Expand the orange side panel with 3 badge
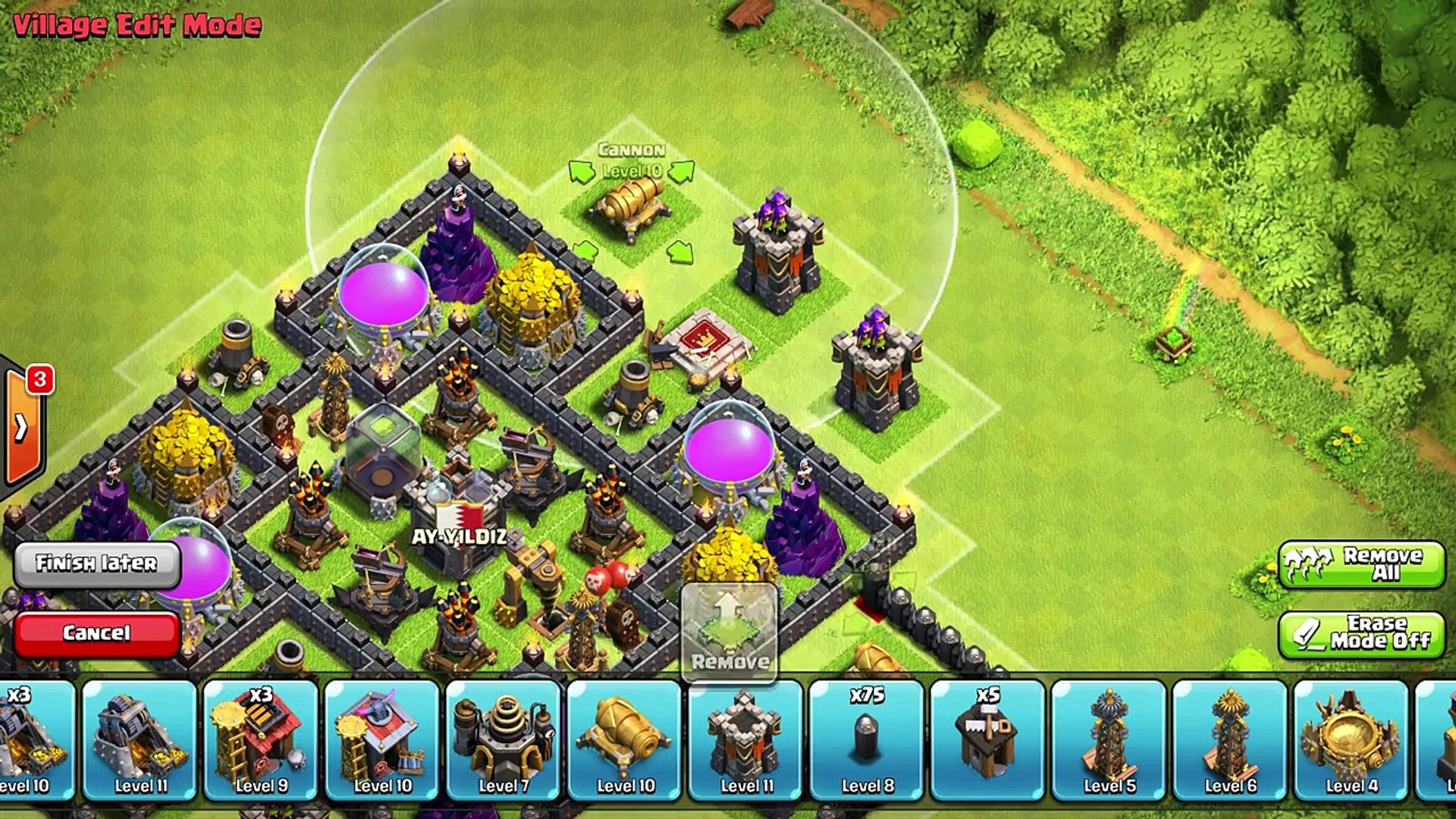 (x=23, y=428)
